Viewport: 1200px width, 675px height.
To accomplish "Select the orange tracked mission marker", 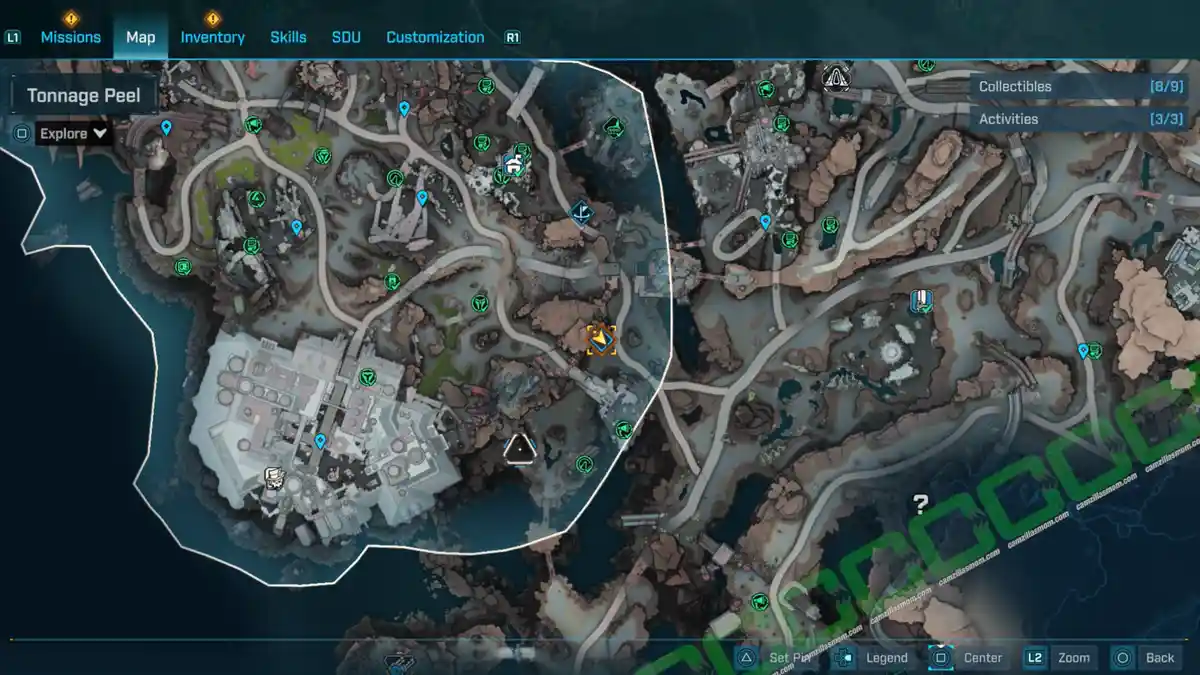I will pos(600,340).
